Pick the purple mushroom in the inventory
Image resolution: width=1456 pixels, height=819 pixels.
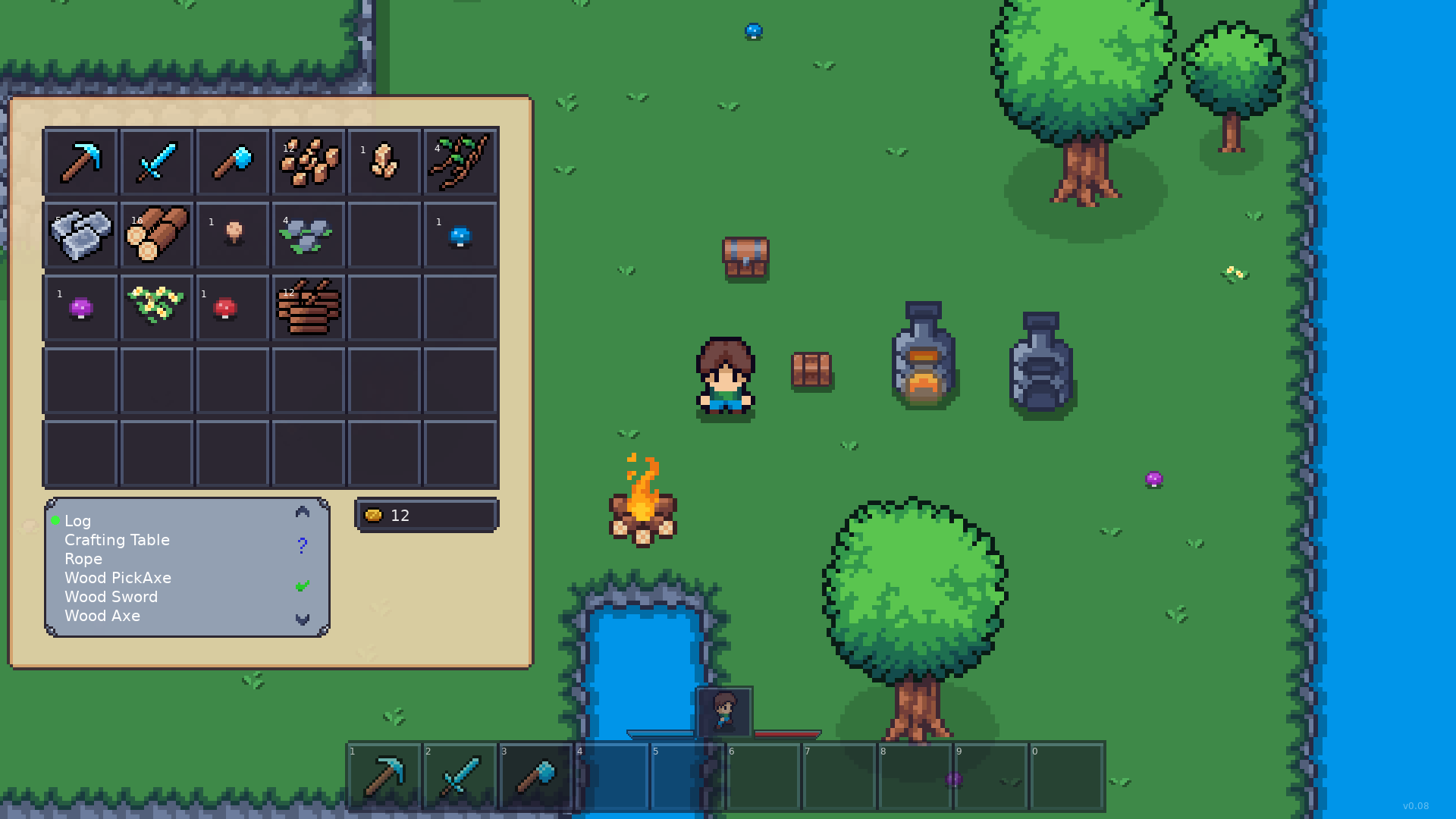pos(81,308)
